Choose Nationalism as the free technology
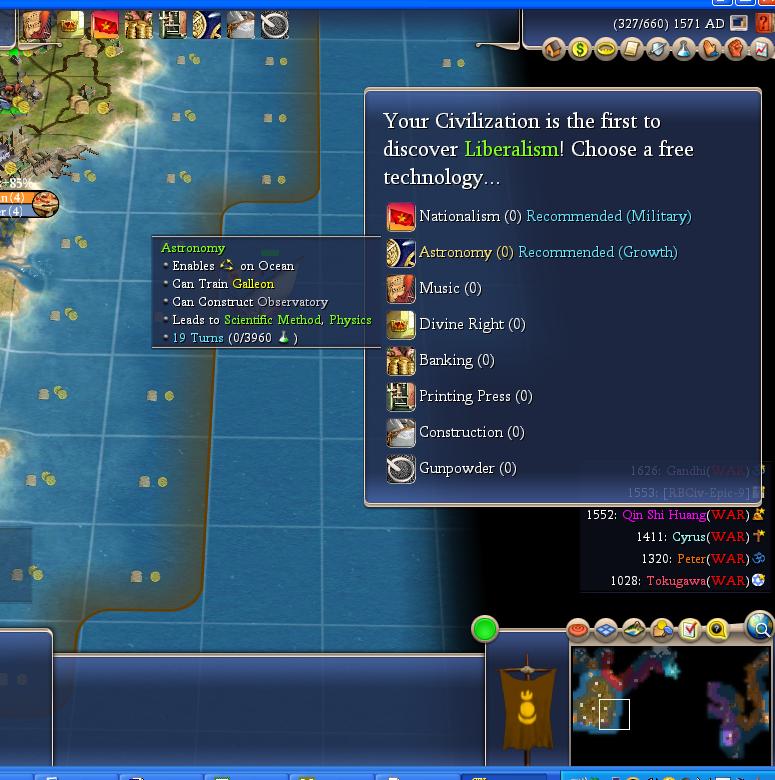This screenshot has width=775, height=780. point(459,216)
